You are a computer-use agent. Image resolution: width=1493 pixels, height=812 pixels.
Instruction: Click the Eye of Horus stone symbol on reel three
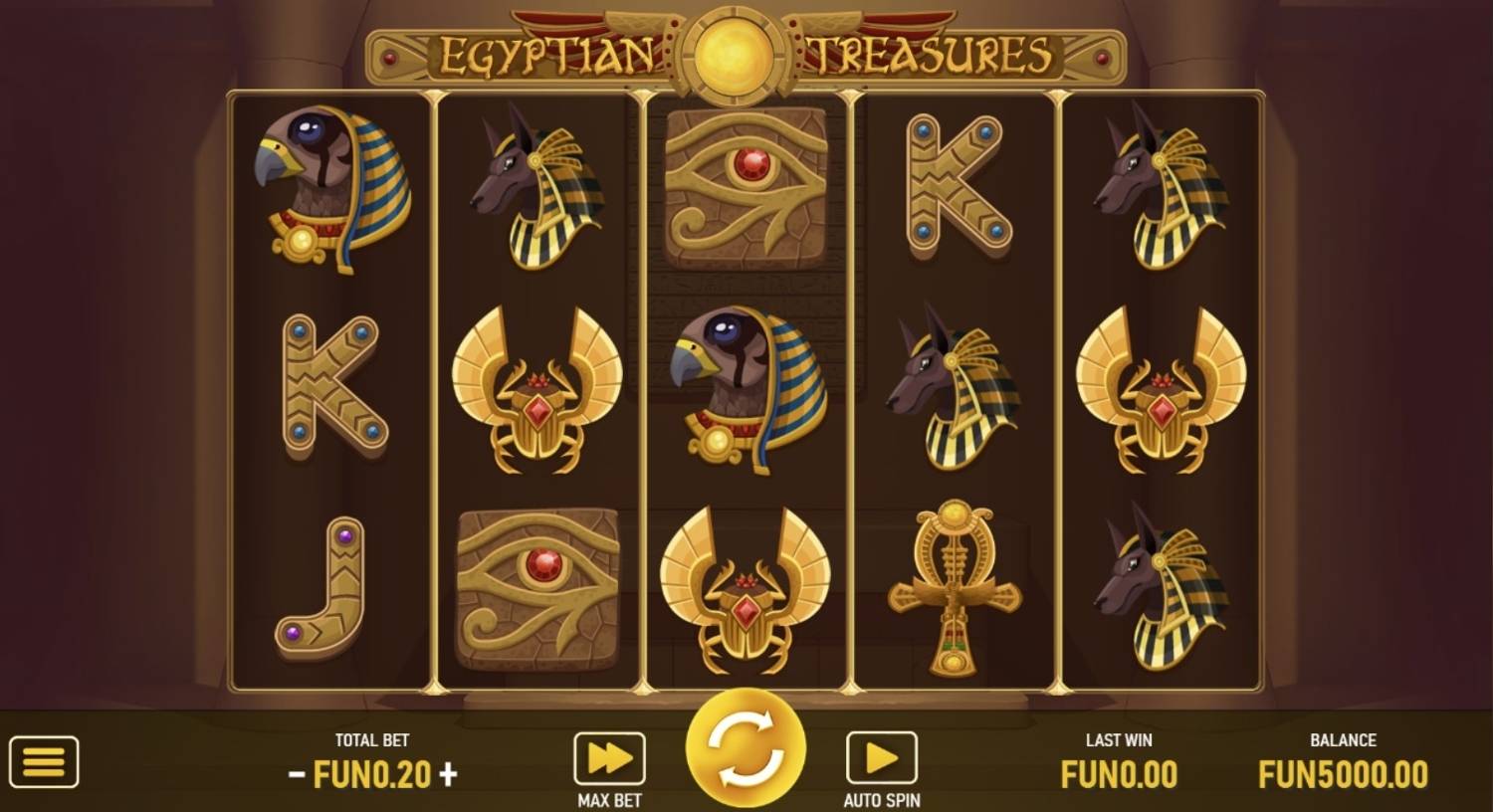[746, 184]
